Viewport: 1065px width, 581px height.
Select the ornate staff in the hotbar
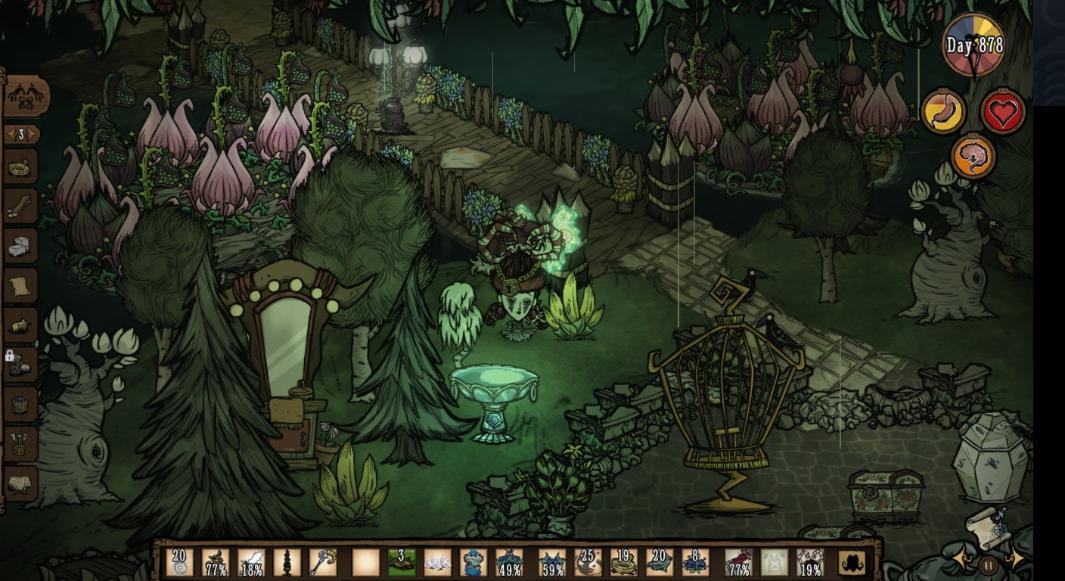325,562
